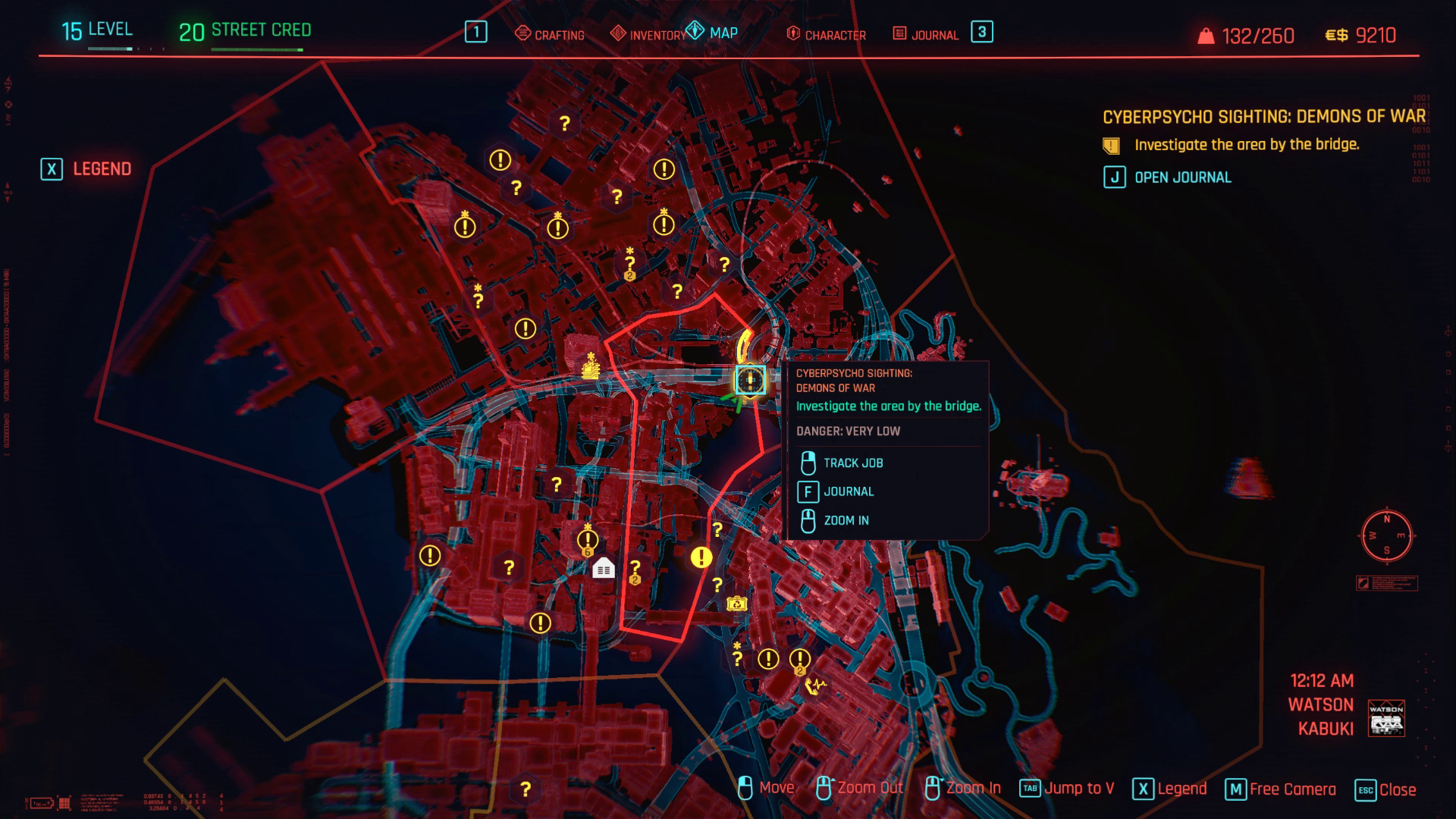Click Track Job in the marker tooltip

click(x=853, y=463)
